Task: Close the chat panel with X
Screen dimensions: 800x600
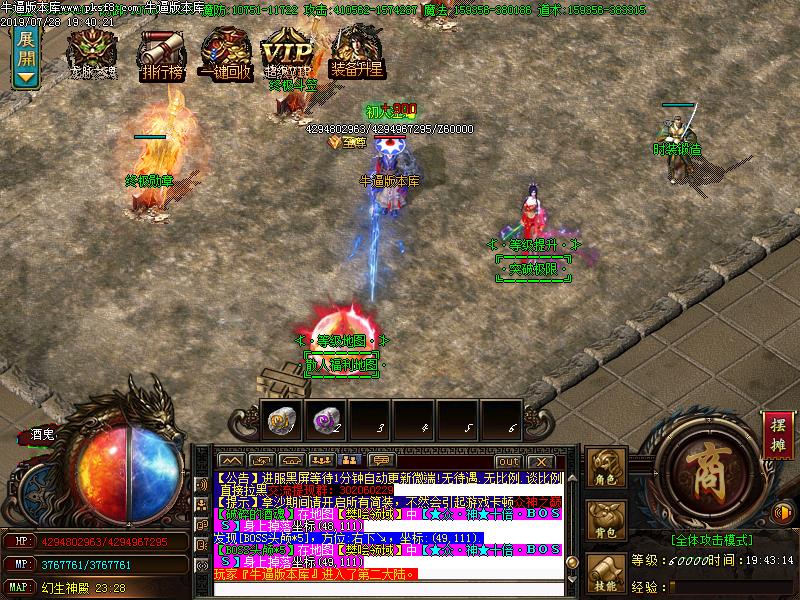Action: point(540,461)
